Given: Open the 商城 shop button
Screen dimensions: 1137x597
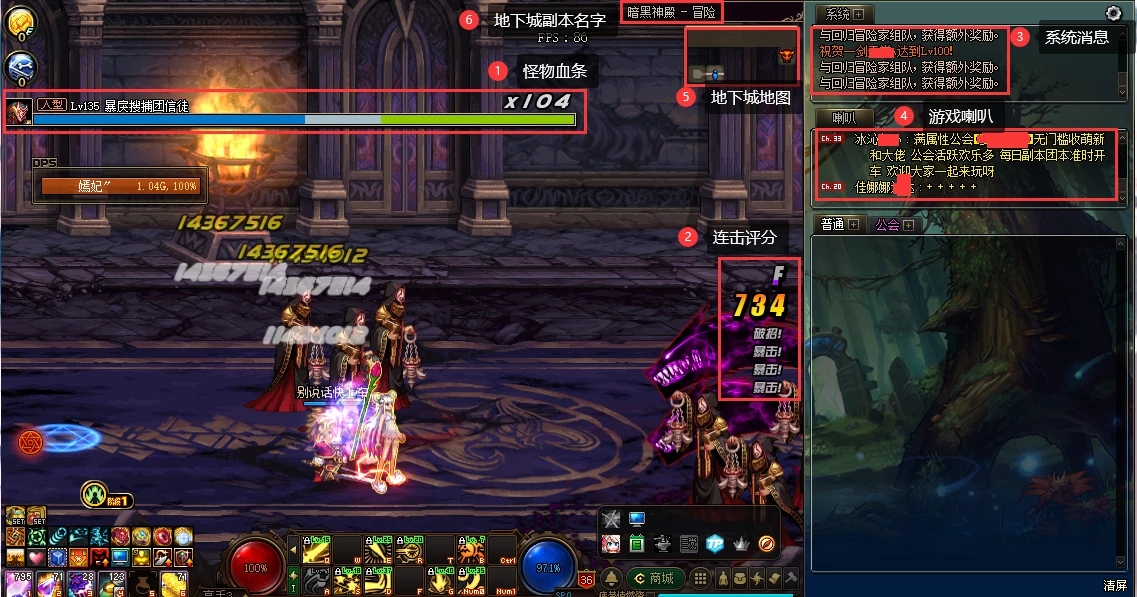Looking at the screenshot, I should (653, 579).
